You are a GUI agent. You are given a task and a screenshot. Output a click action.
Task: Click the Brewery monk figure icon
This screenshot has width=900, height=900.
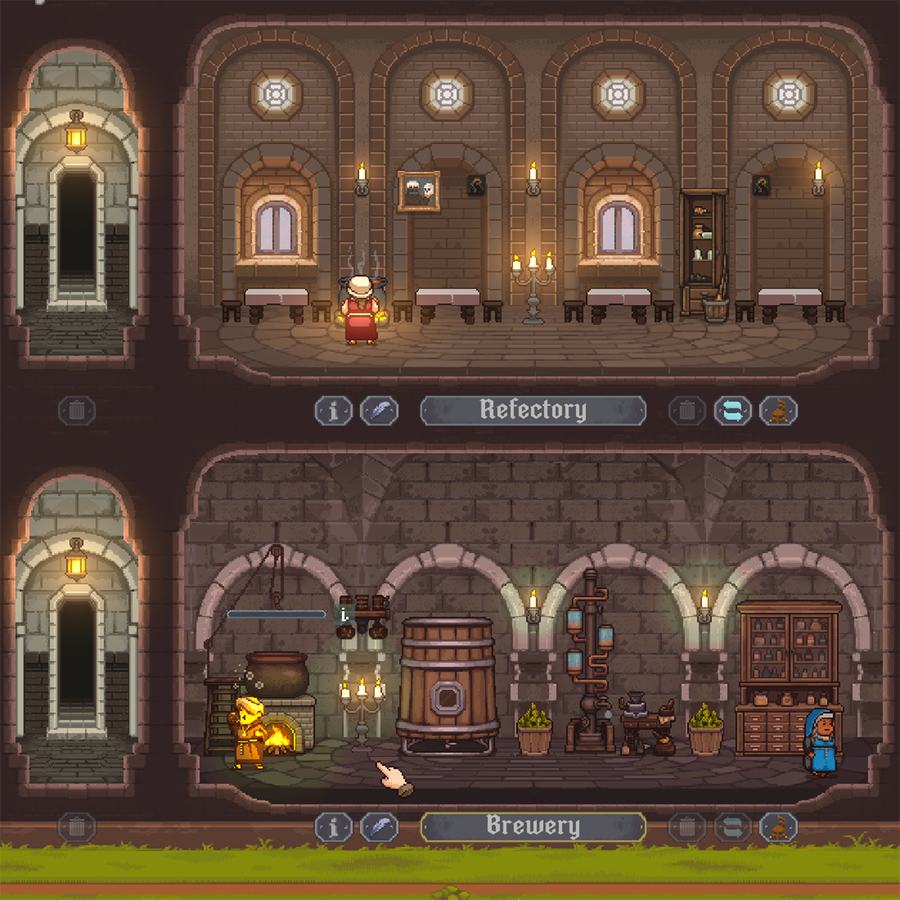tap(778, 827)
